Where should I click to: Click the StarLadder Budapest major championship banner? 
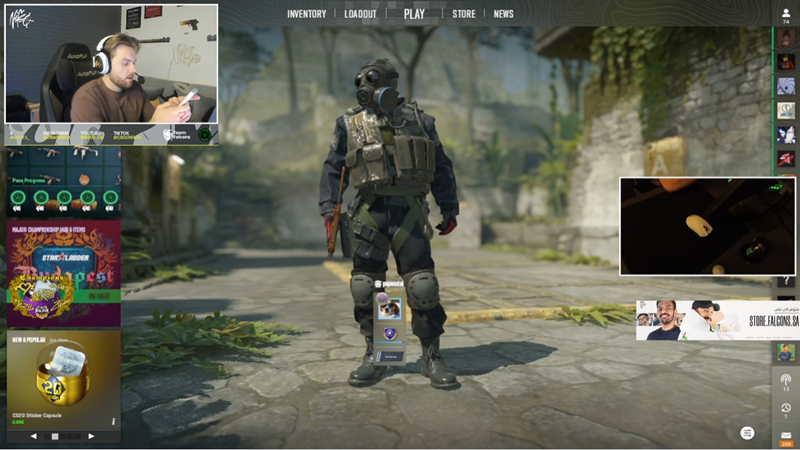point(64,273)
